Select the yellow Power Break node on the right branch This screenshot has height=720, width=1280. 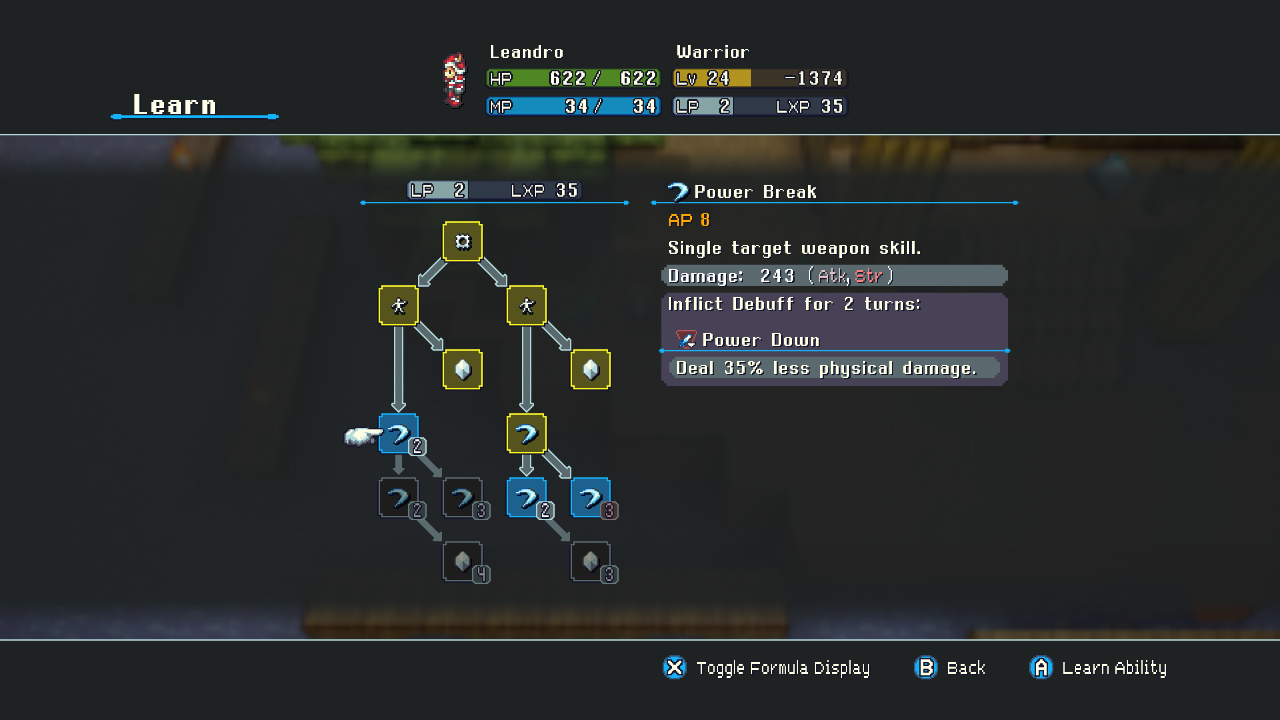click(527, 434)
